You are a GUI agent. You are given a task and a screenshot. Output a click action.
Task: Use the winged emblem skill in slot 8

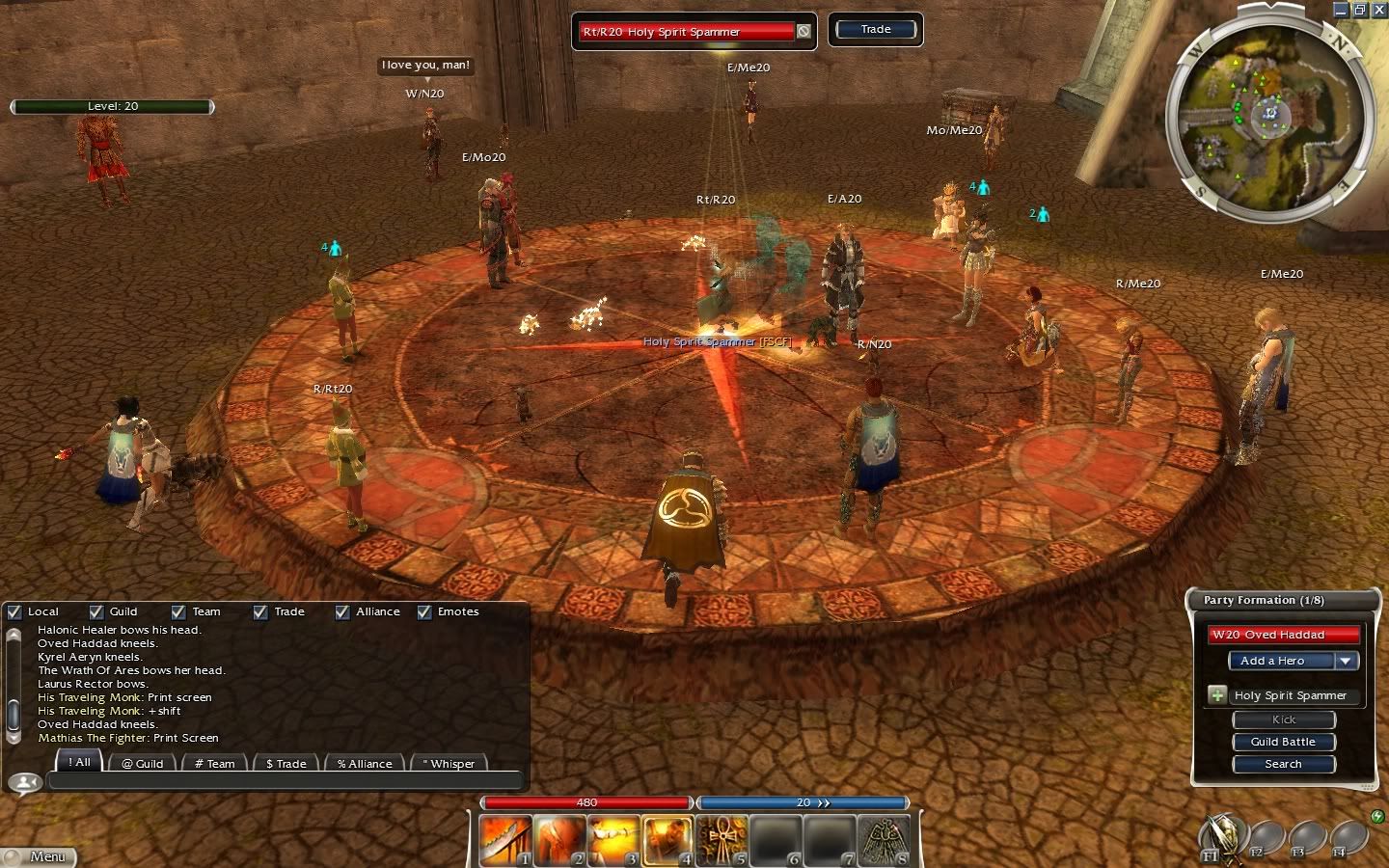point(883,840)
